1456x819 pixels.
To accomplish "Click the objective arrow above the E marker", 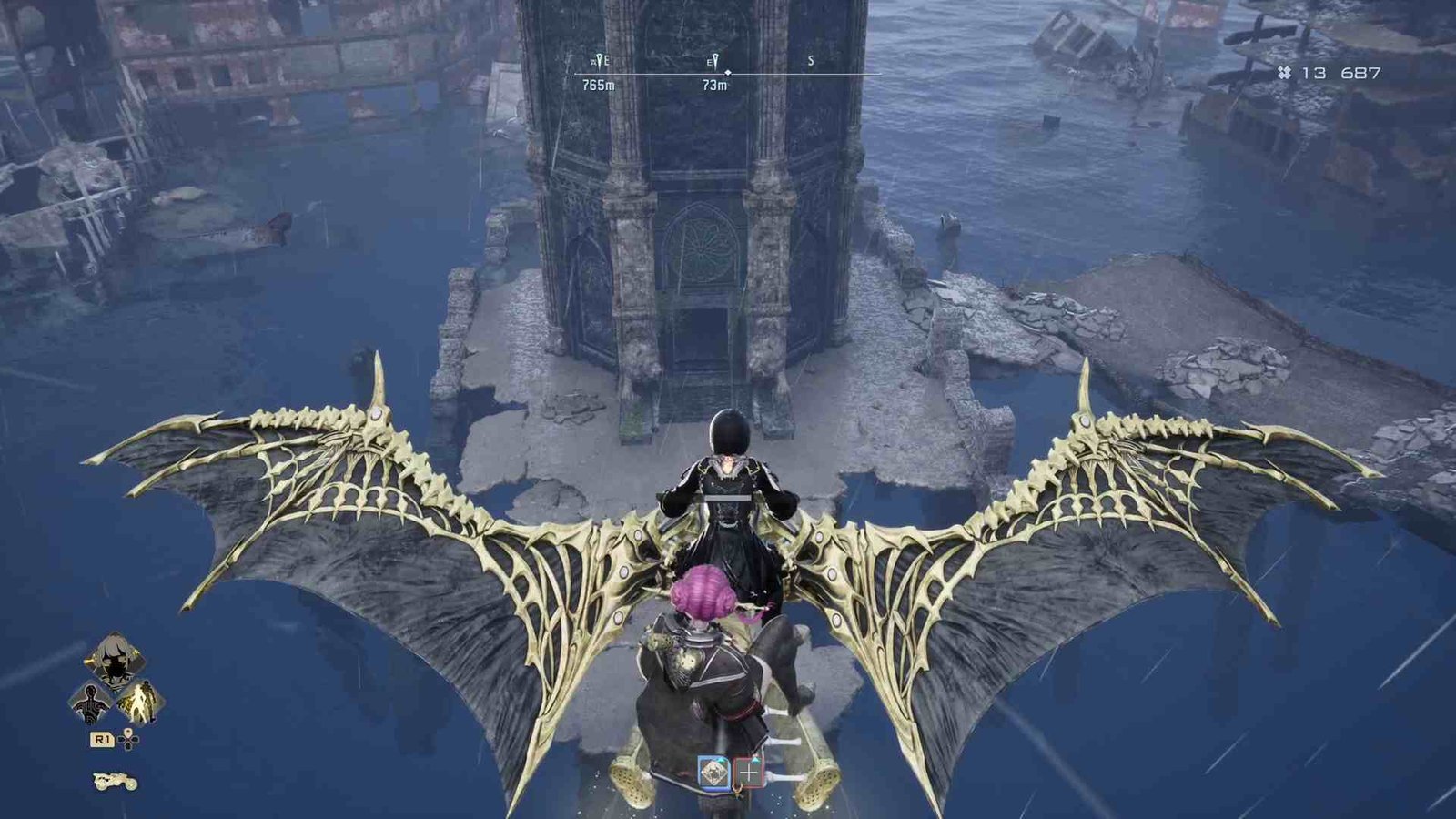I will coord(600,58).
